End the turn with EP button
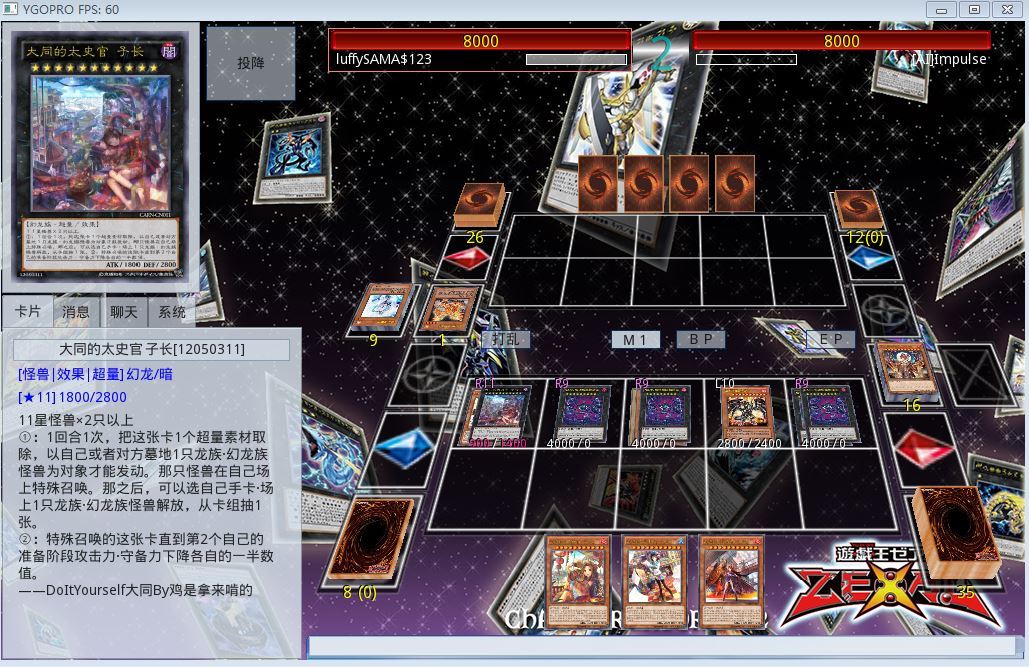 click(x=830, y=339)
